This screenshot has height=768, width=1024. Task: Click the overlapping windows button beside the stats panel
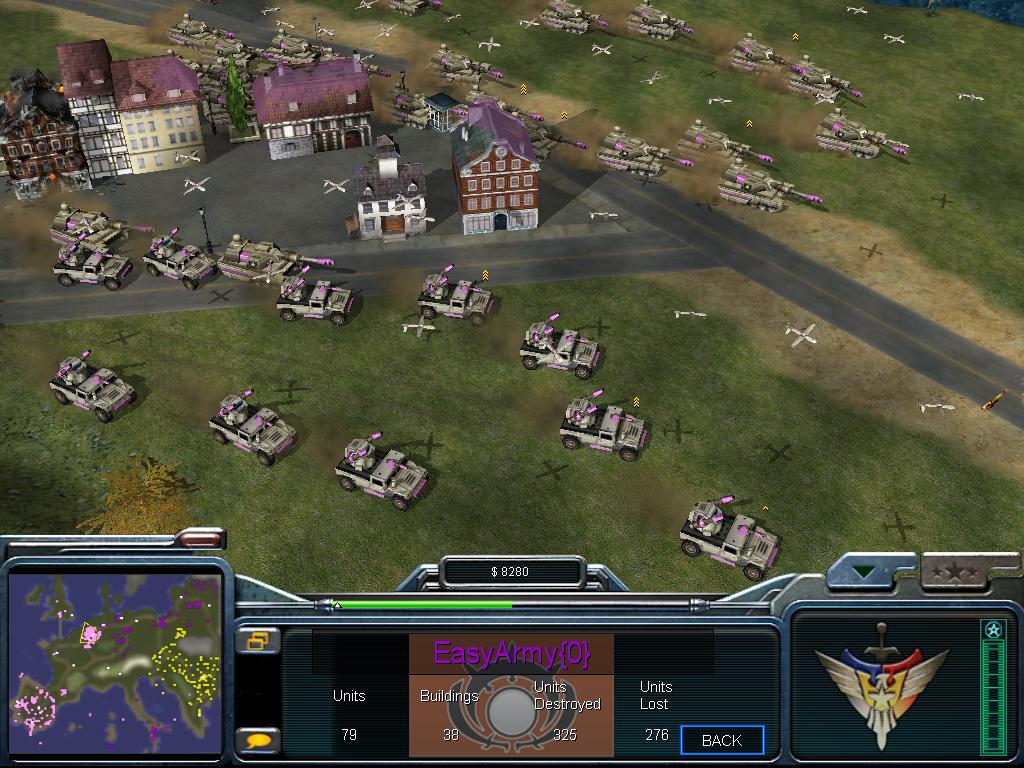coord(257,641)
